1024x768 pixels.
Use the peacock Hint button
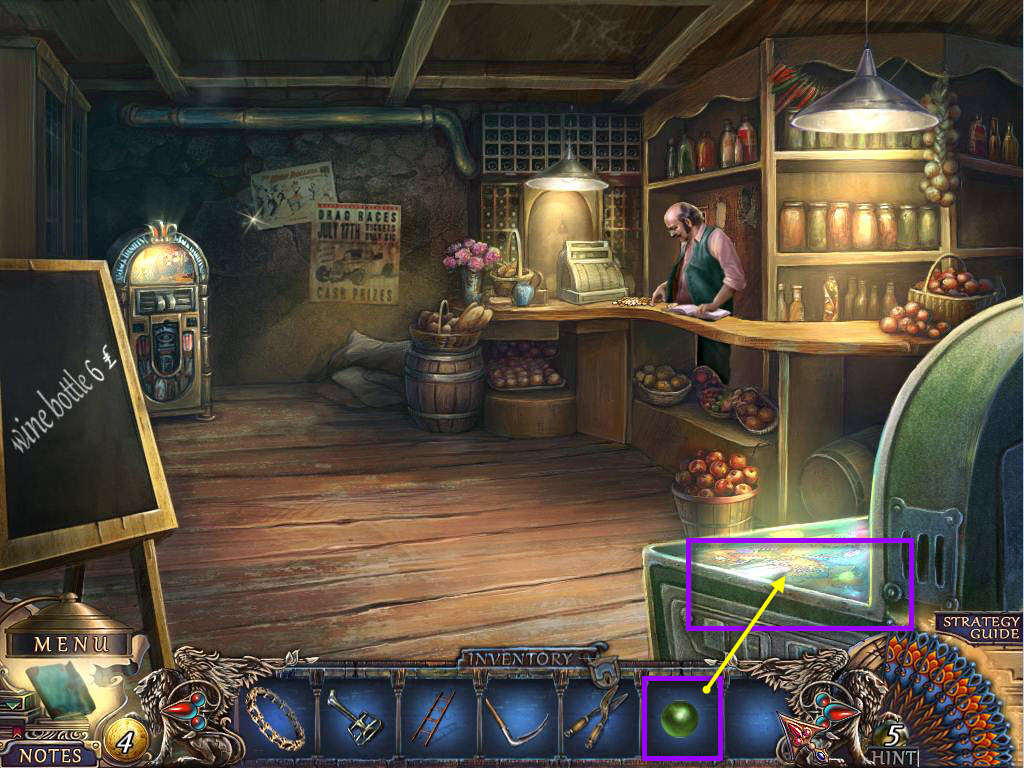coord(895,741)
